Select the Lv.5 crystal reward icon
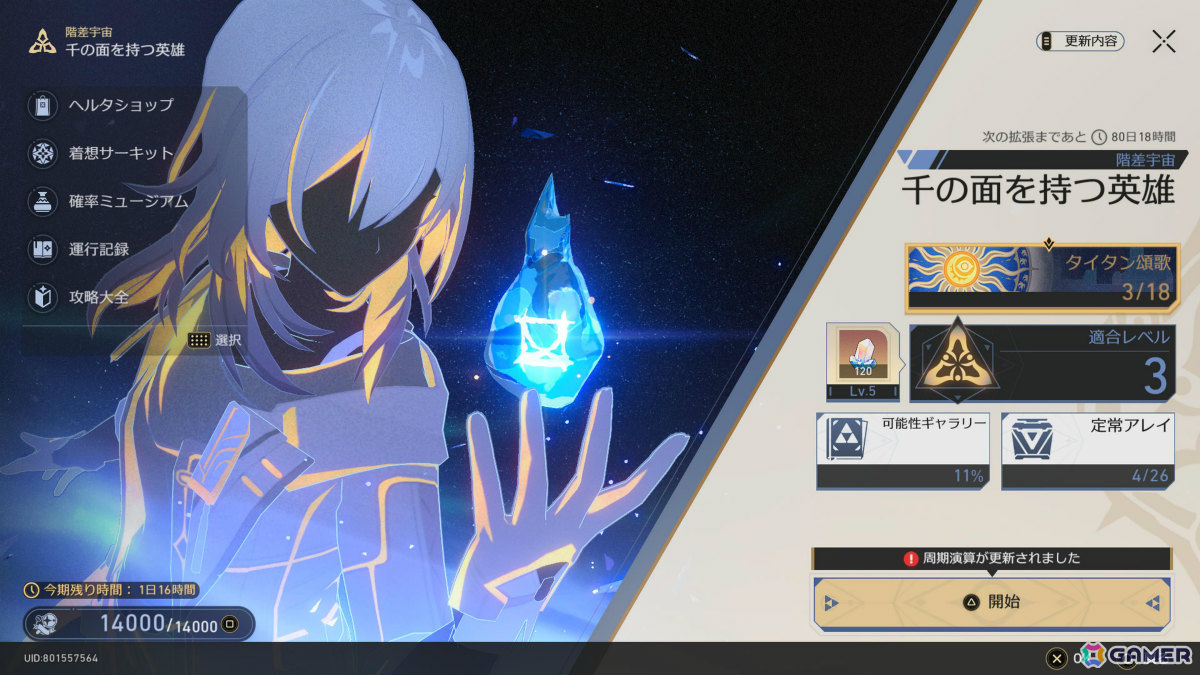 [862, 361]
